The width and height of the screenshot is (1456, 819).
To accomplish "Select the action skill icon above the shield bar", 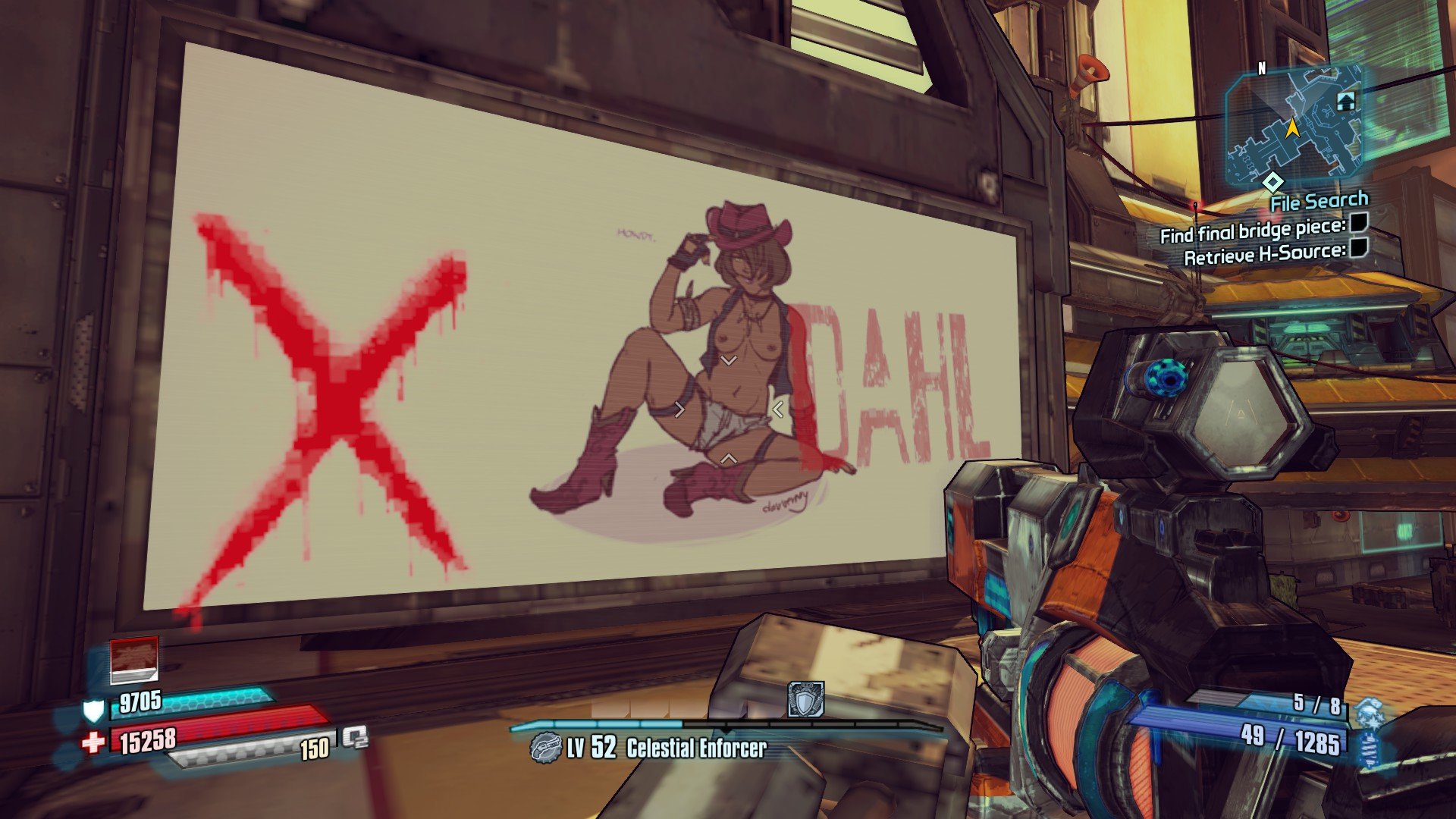I will [x=134, y=659].
